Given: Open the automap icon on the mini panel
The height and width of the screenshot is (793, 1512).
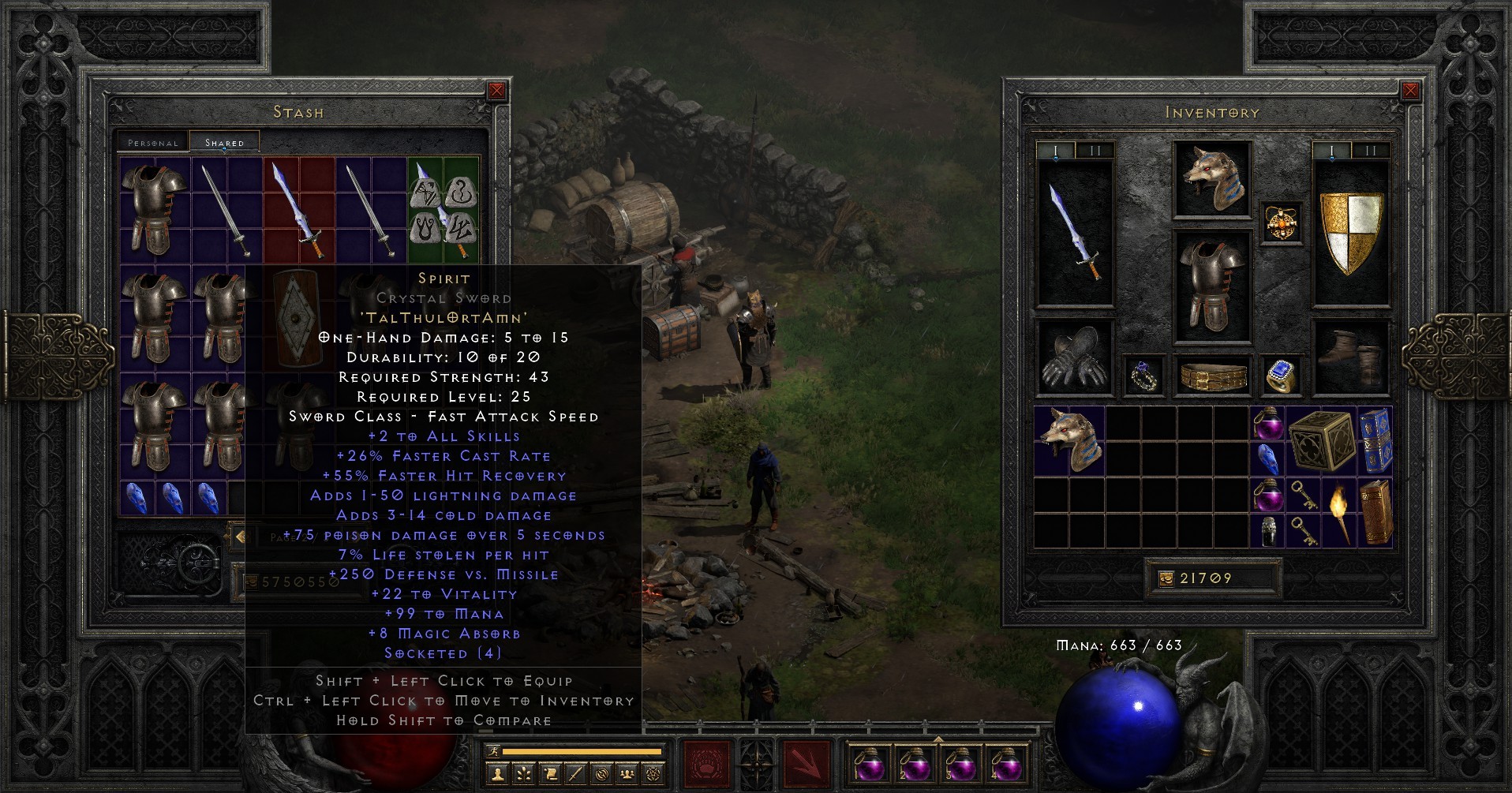Looking at the screenshot, I should (x=601, y=774).
